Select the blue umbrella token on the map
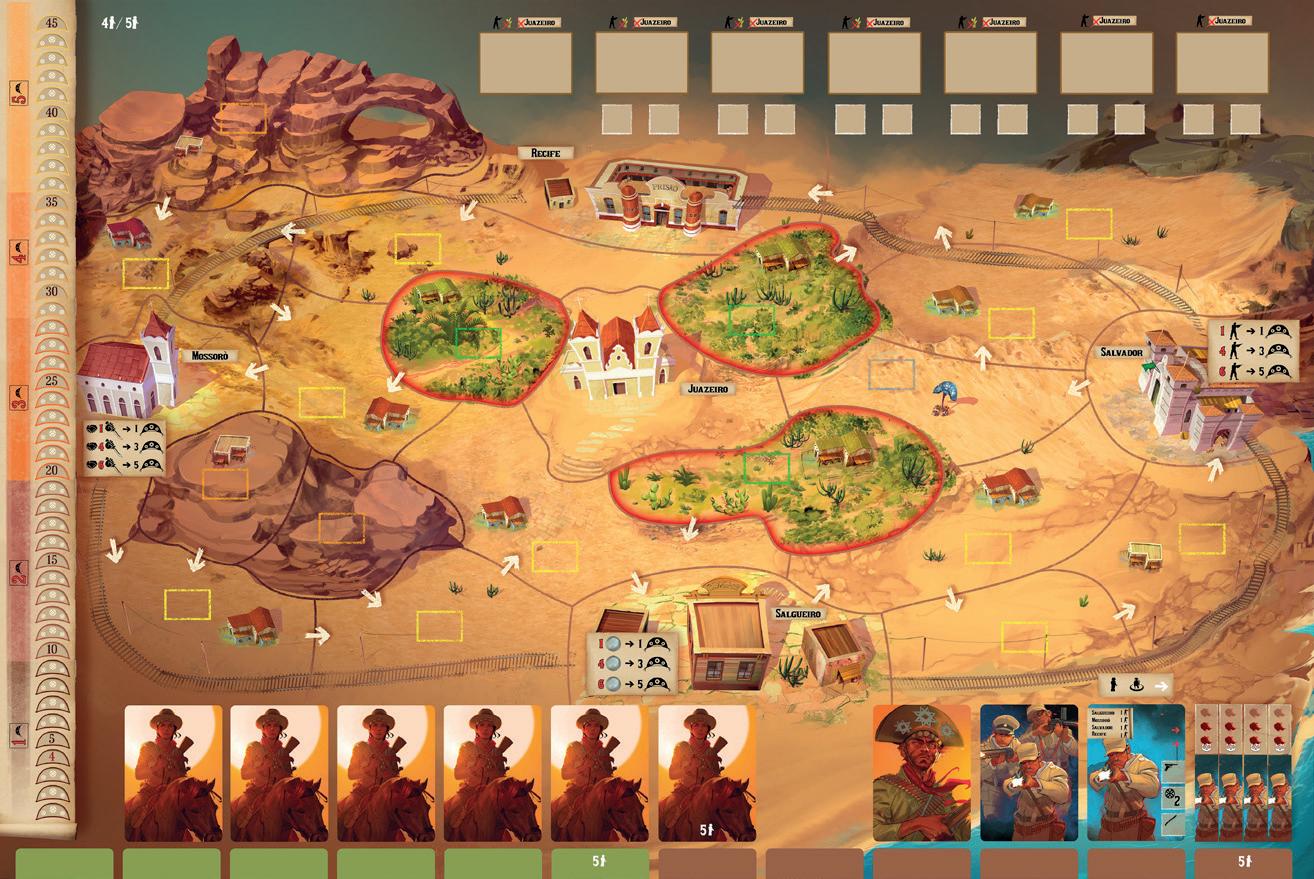1314x879 pixels. (944, 394)
